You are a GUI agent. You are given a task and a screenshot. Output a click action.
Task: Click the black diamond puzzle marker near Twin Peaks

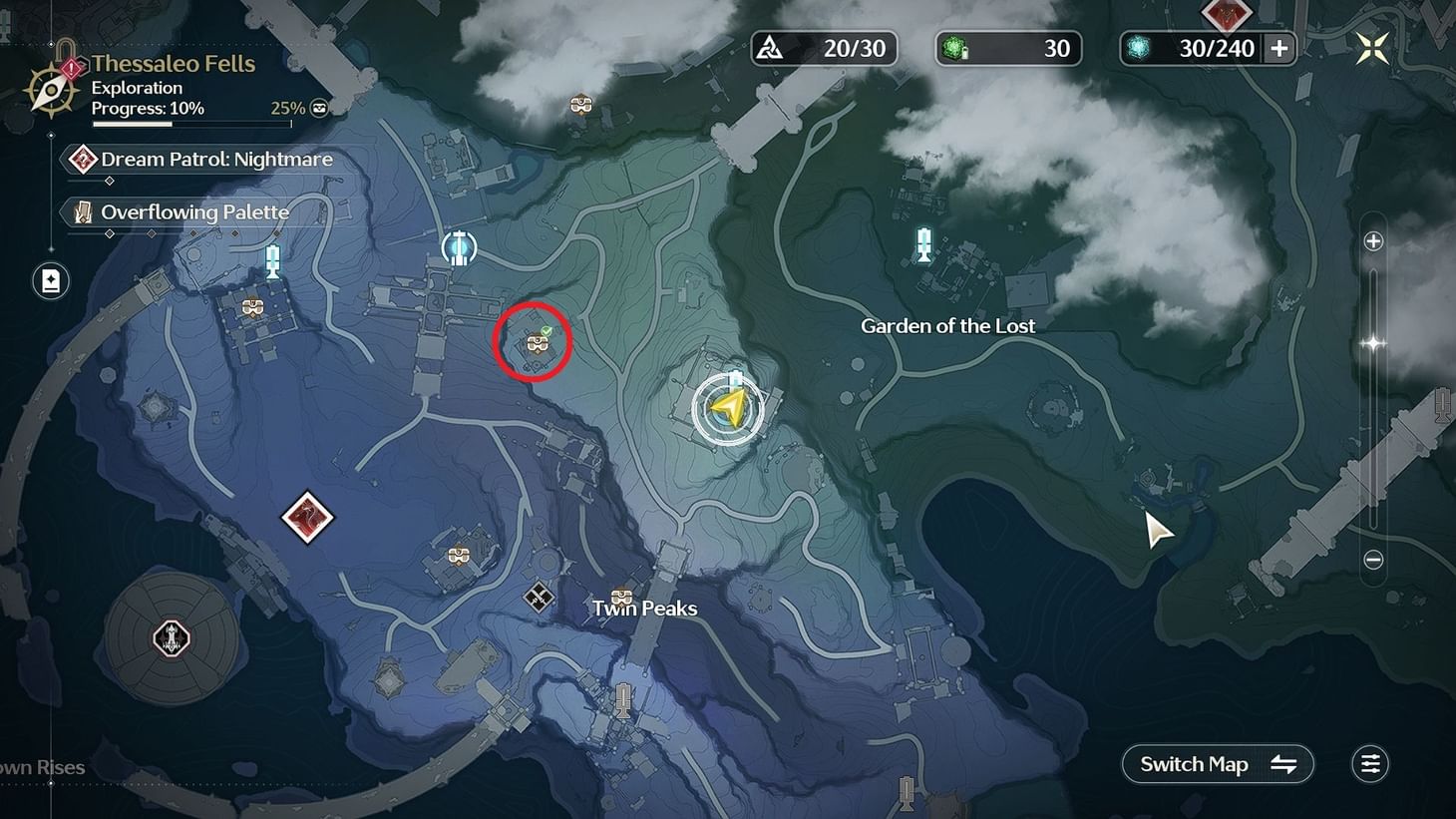coord(537,598)
